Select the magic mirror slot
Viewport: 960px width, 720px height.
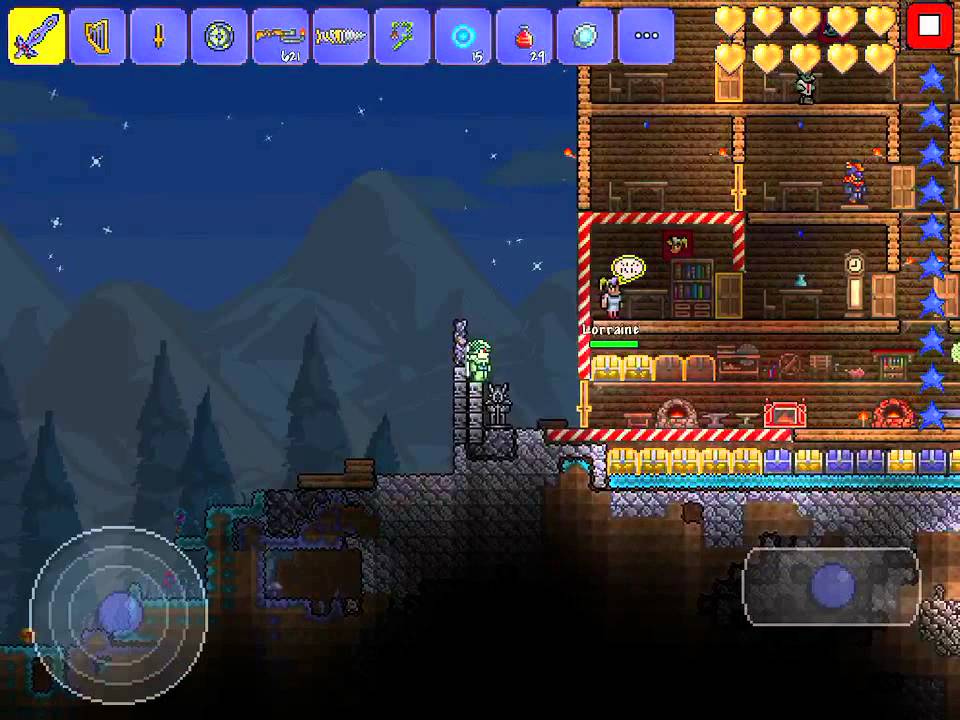pyautogui.click(x=585, y=36)
